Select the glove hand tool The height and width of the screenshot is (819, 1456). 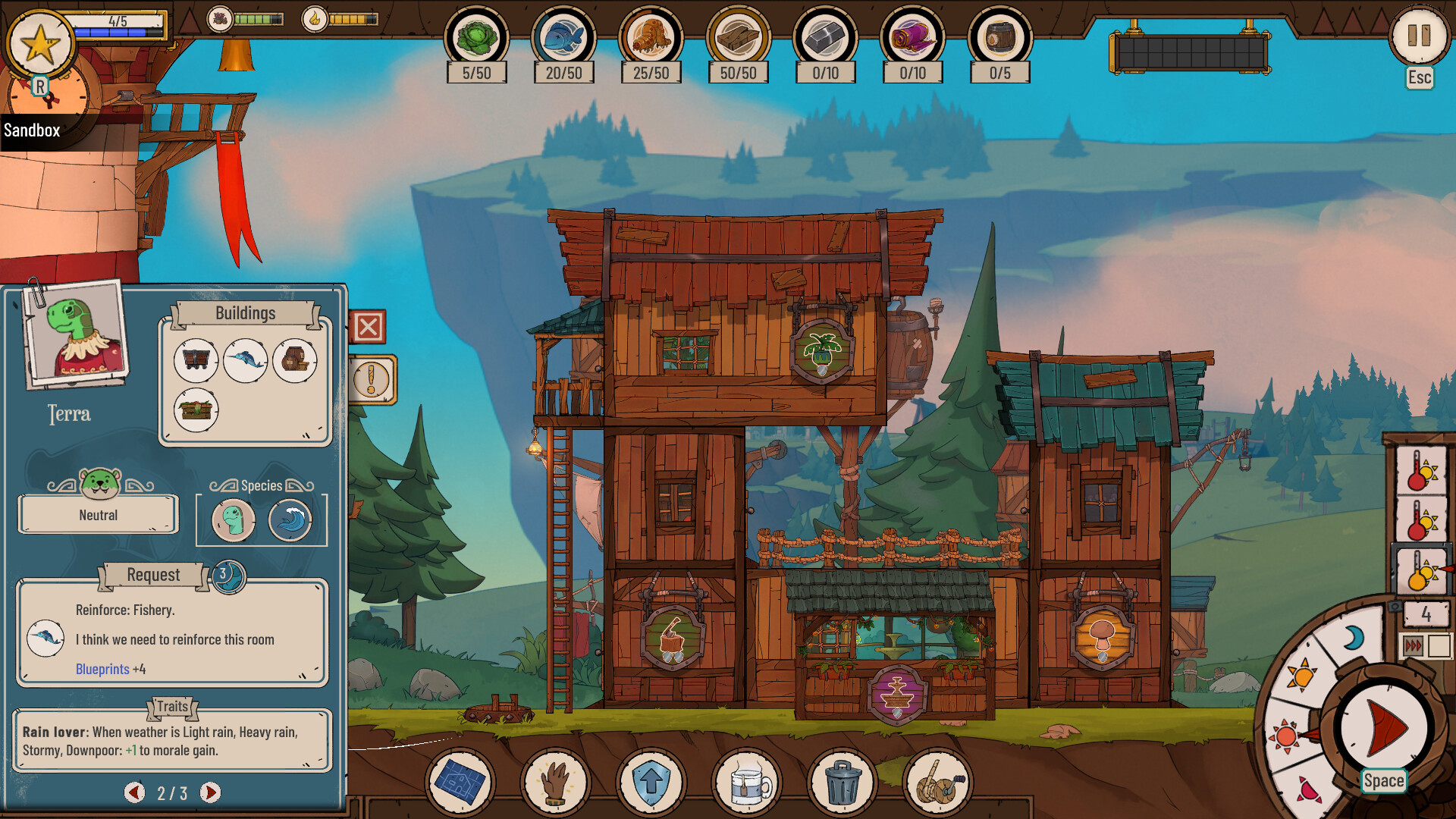pyautogui.click(x=555, y=782)
